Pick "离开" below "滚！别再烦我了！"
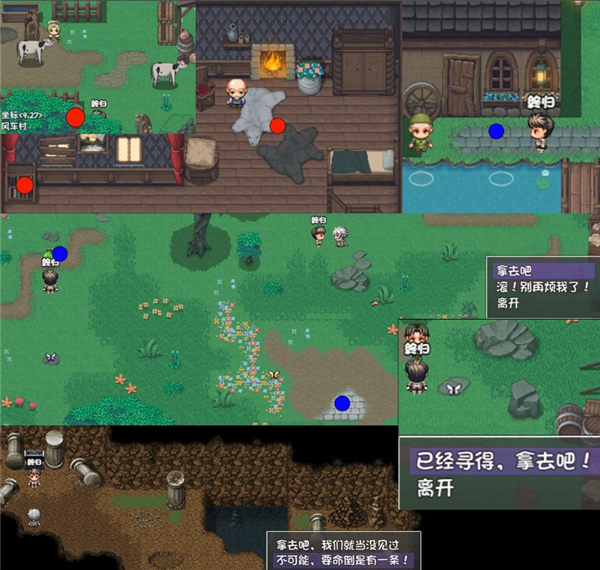Screen dimensions: 600x570 (510, 301)
